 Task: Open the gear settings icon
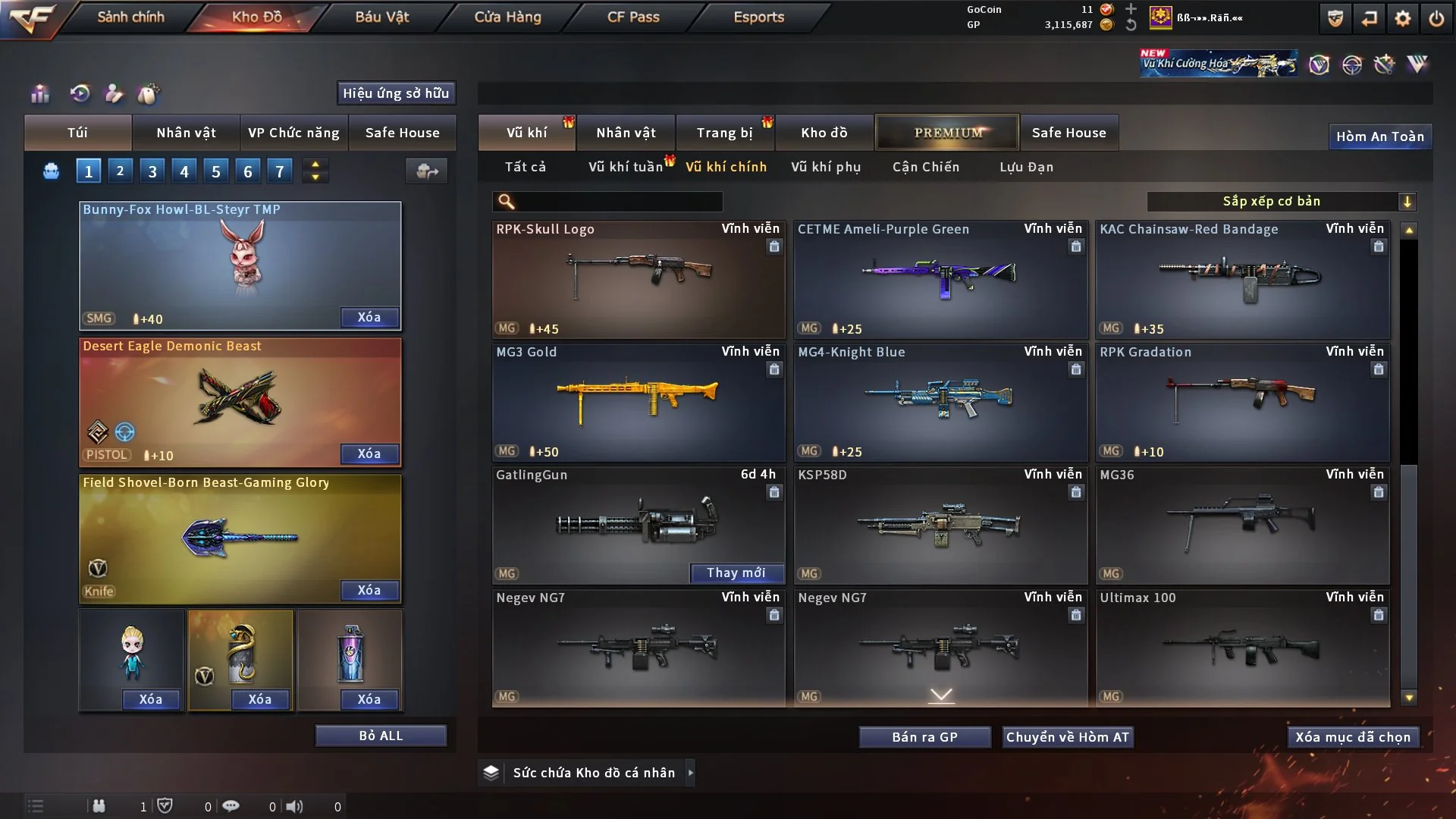(1403, 18)
